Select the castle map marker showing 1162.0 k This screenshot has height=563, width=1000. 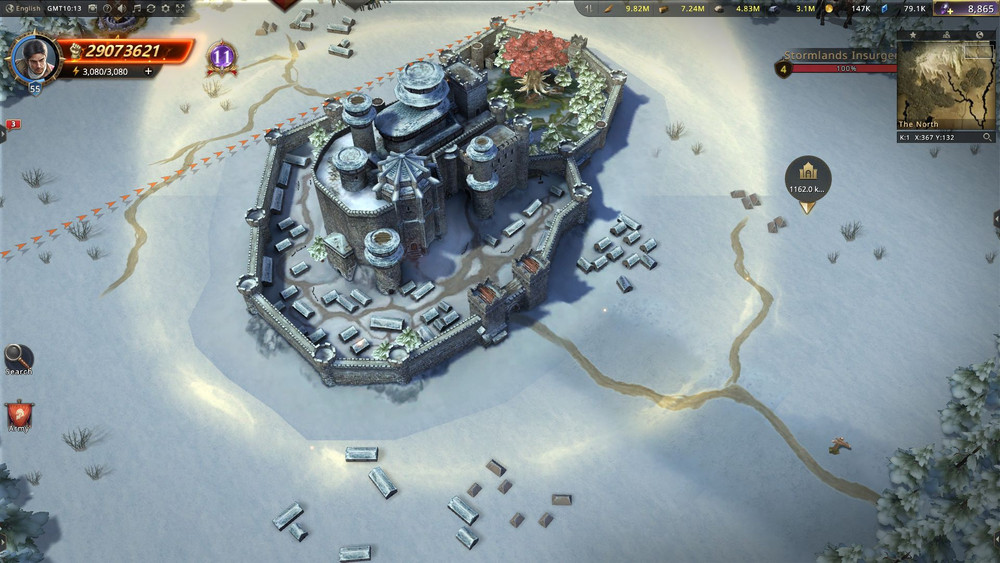point(807,176)
